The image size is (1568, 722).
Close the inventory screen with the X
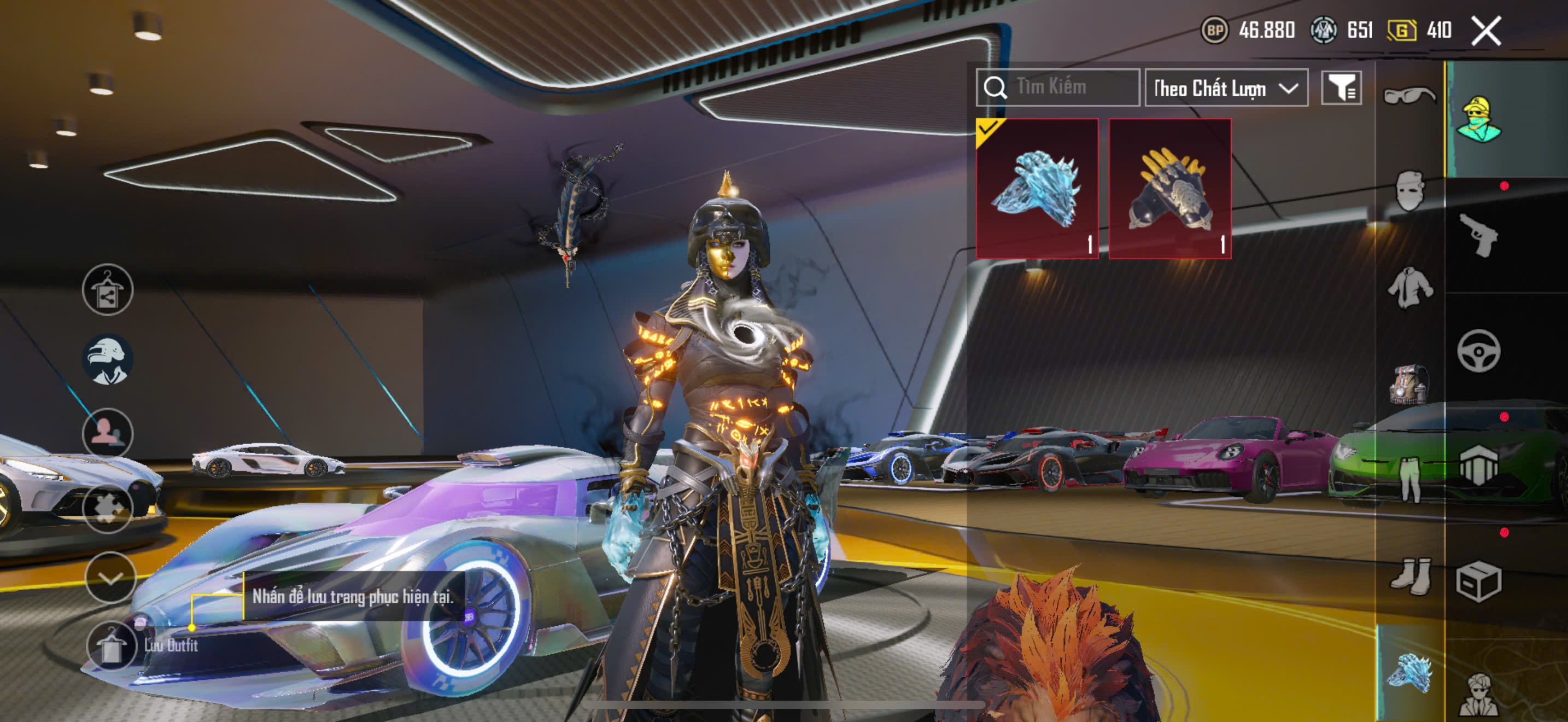pyautogui.click(x=1486, y=31)
